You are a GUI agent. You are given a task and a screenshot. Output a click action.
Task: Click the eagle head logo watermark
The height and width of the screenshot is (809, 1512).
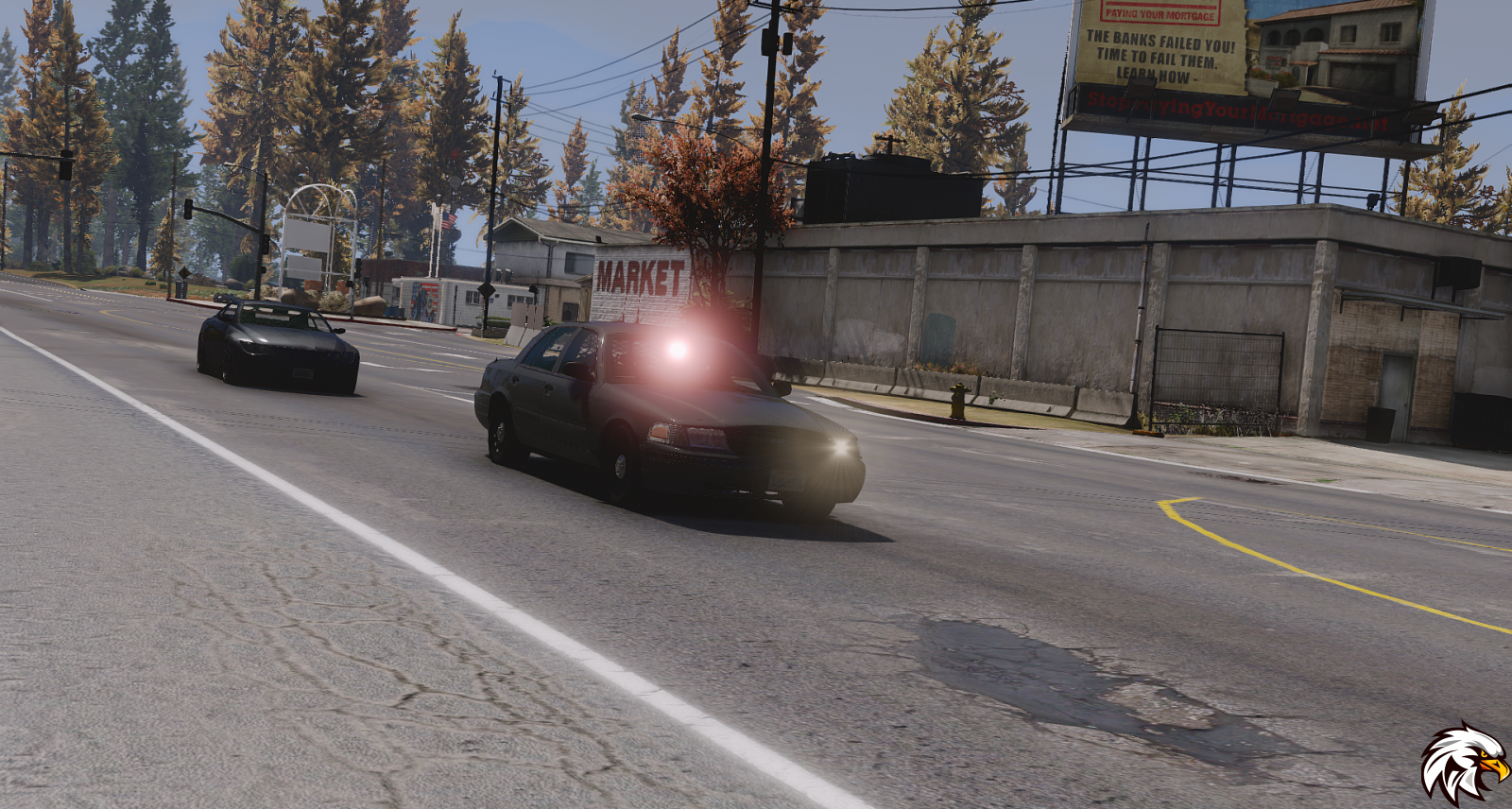[1463, 764]
